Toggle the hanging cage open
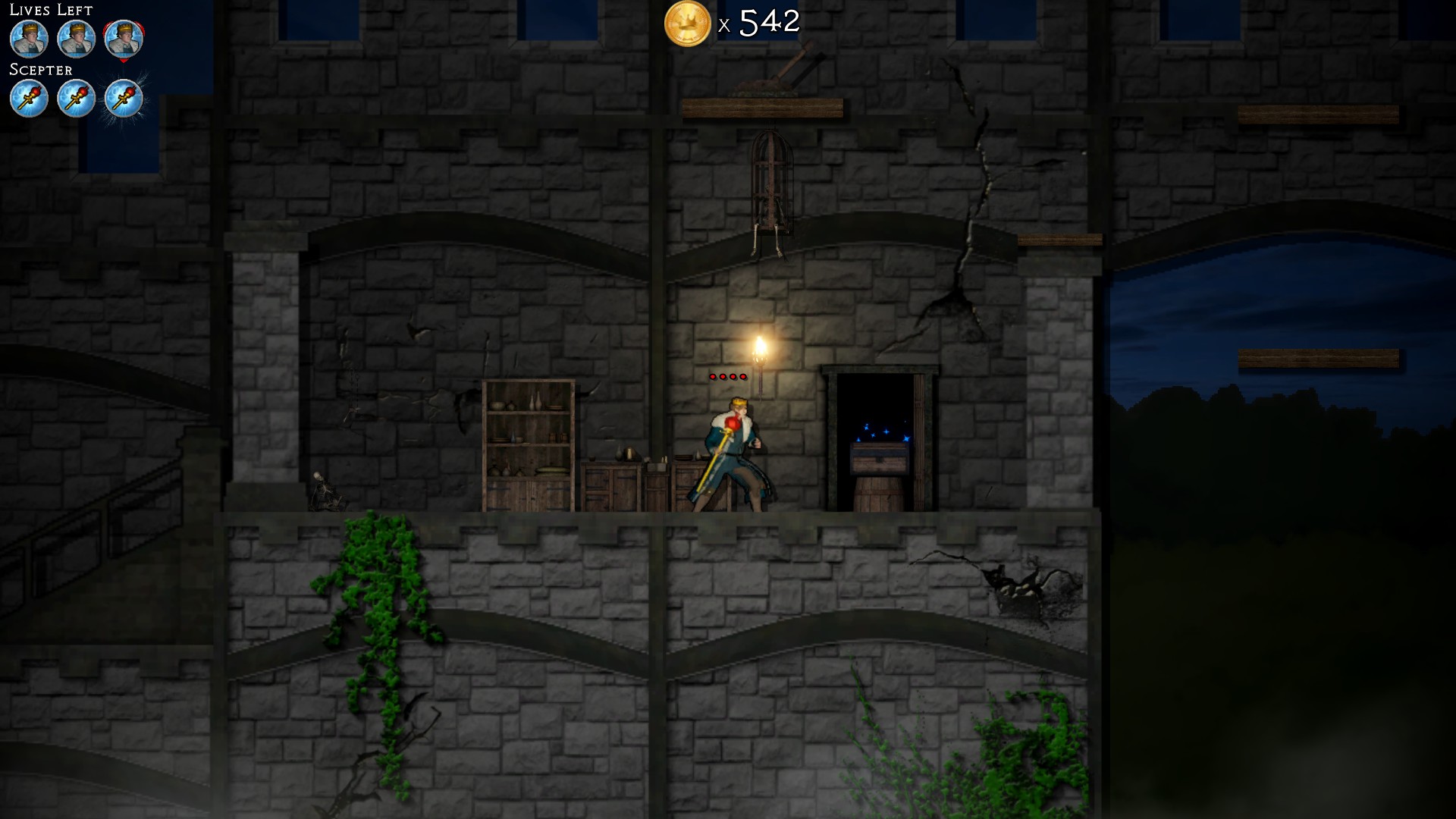Image resolution: width=1456 pixels, height=819 pixels. [x=771, y=178]
